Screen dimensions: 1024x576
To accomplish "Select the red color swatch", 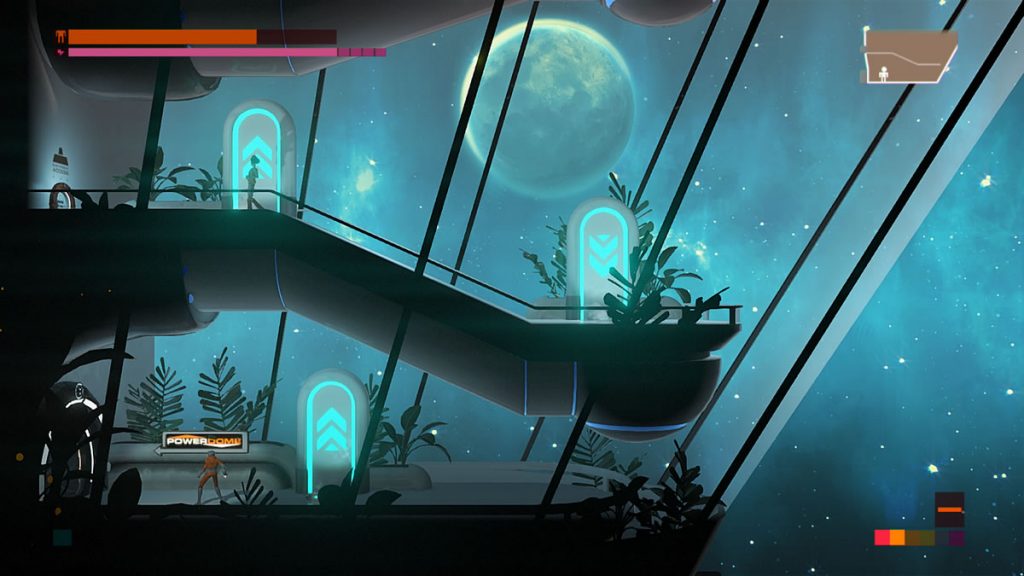I will 882,538.
